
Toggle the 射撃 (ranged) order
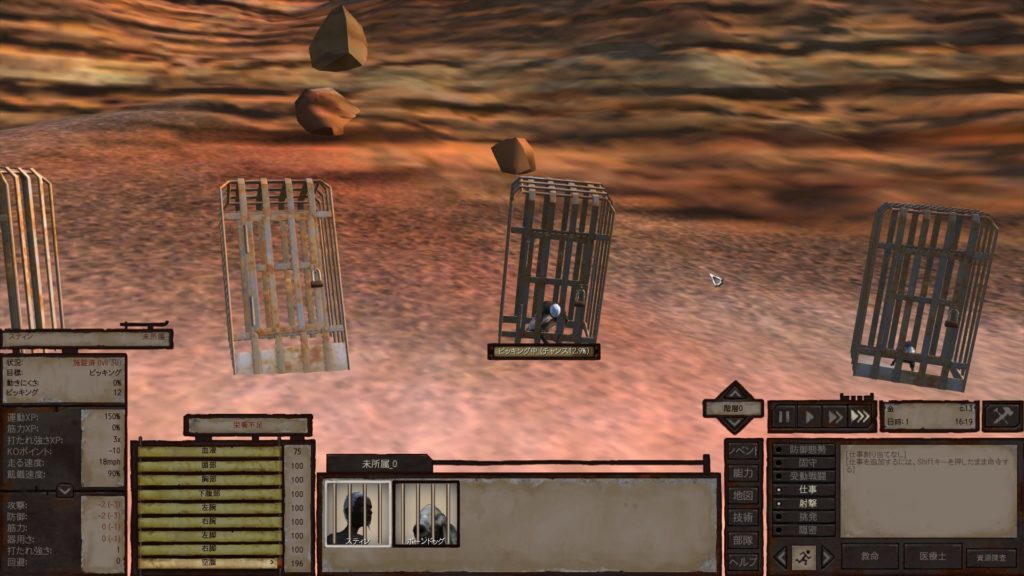805,504
